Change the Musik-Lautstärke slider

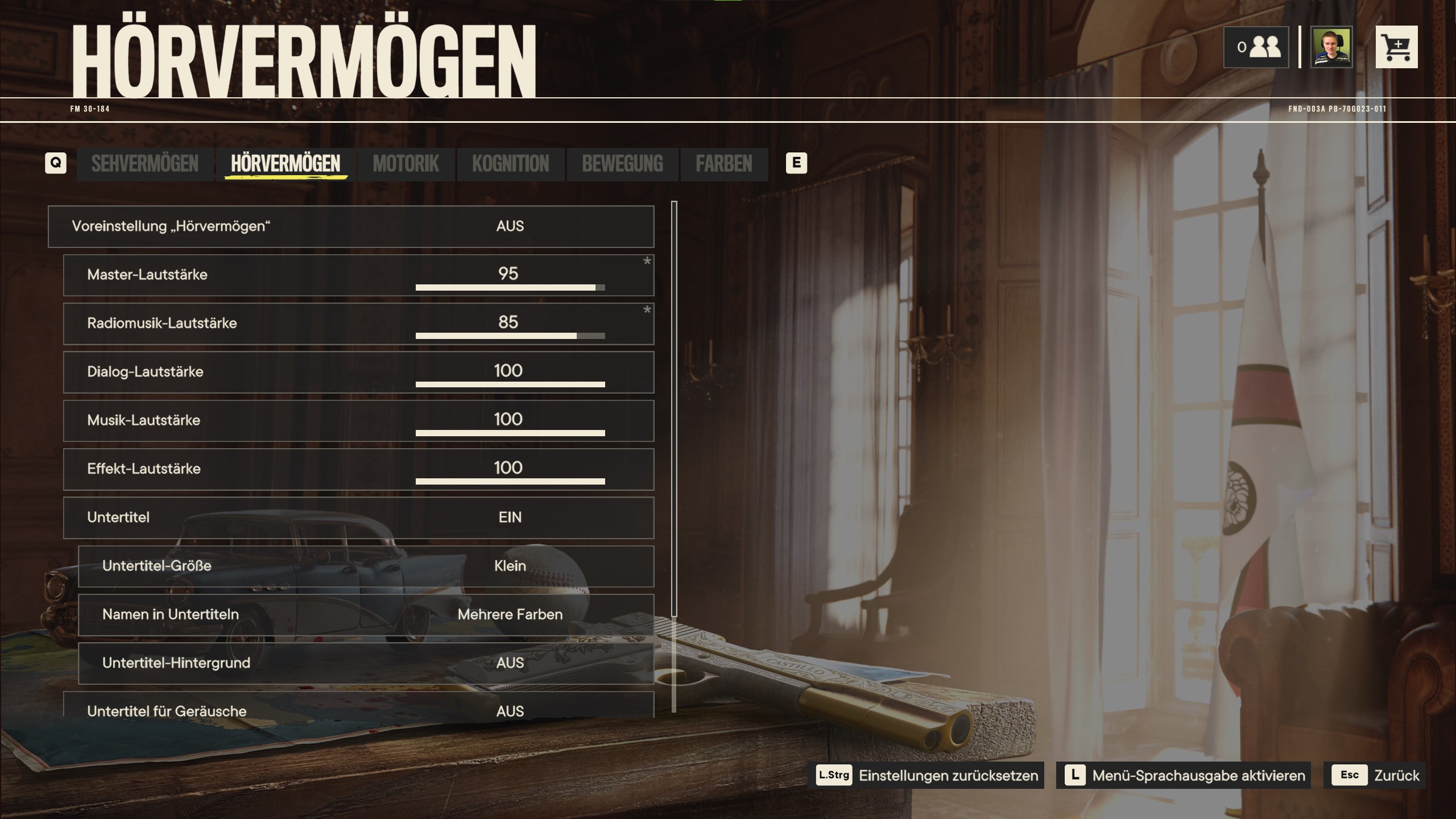pos(510,433)
